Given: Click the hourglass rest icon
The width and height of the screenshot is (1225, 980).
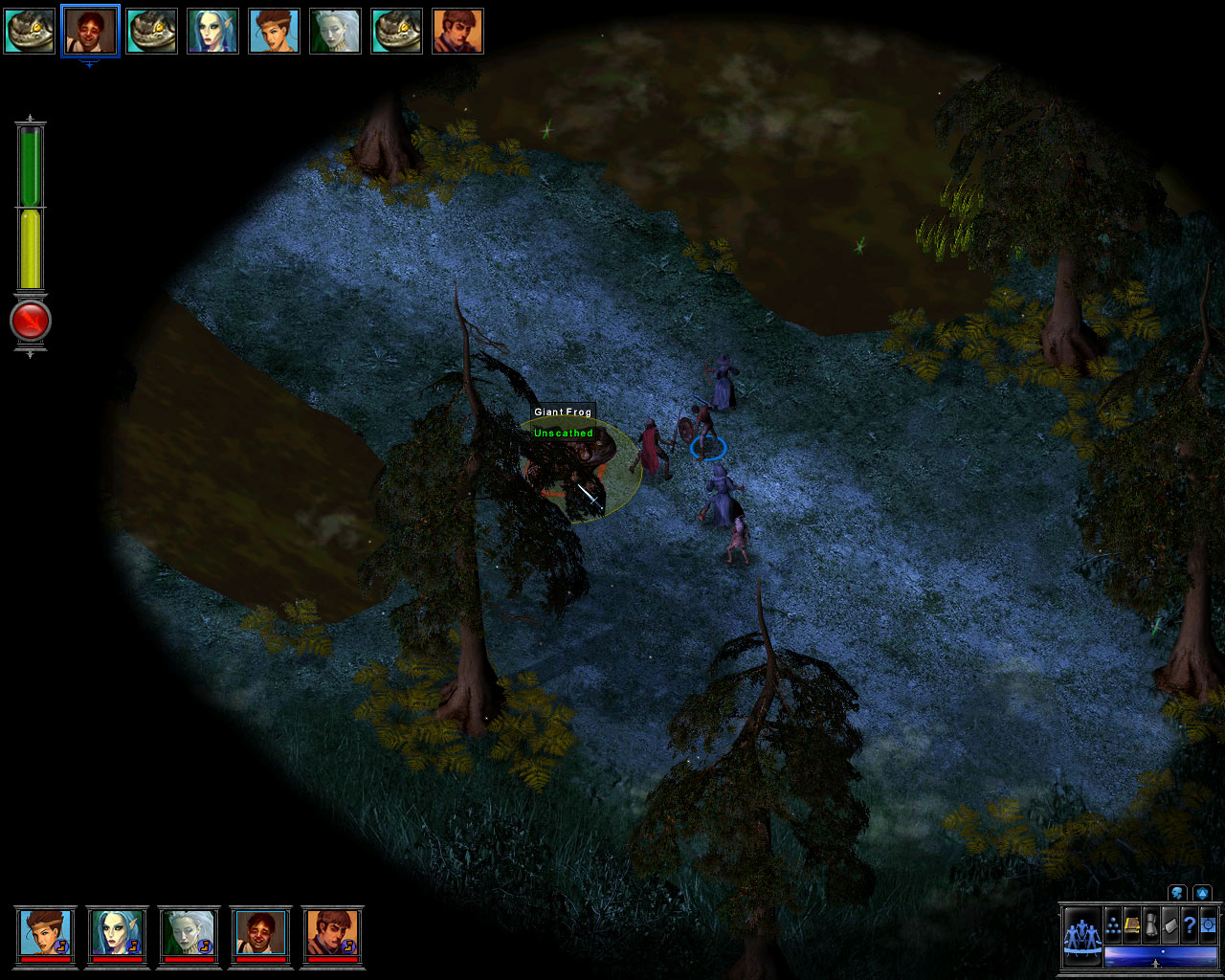Looking at the screenshot, I should click(x=1151, y=925).
